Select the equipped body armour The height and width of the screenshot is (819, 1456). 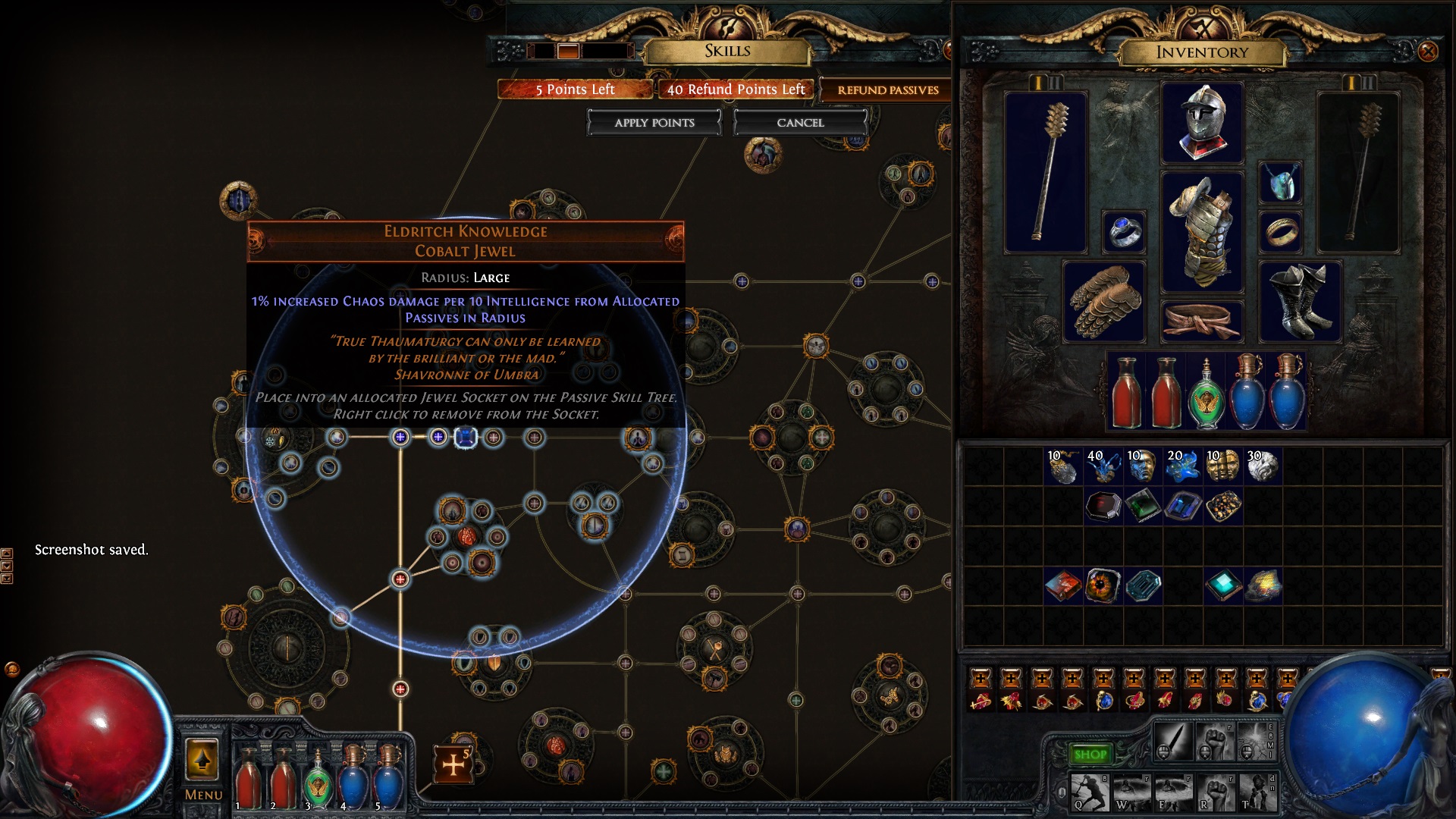tap(1202, 231)
